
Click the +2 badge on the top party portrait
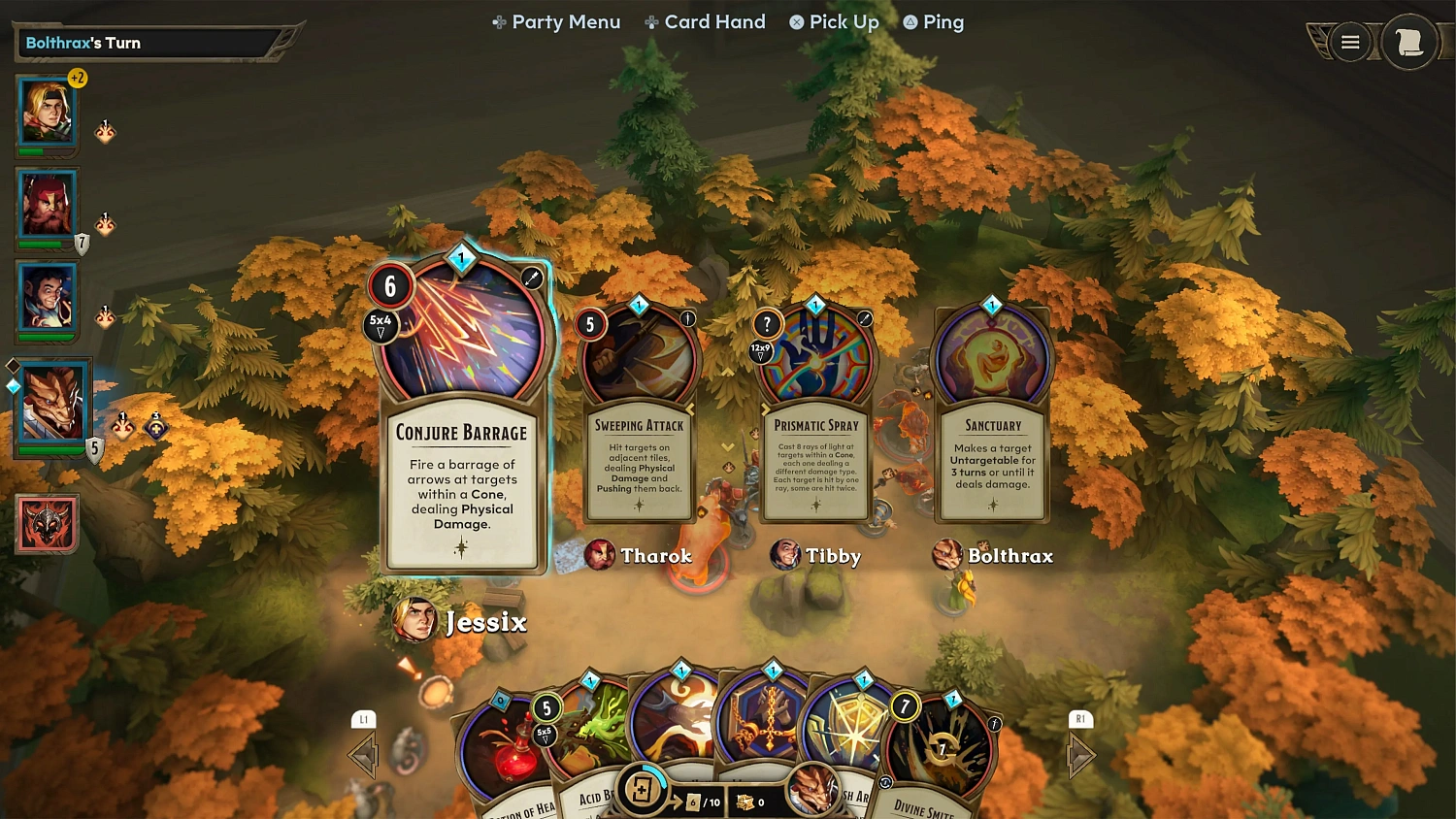[x=77, y=78]
